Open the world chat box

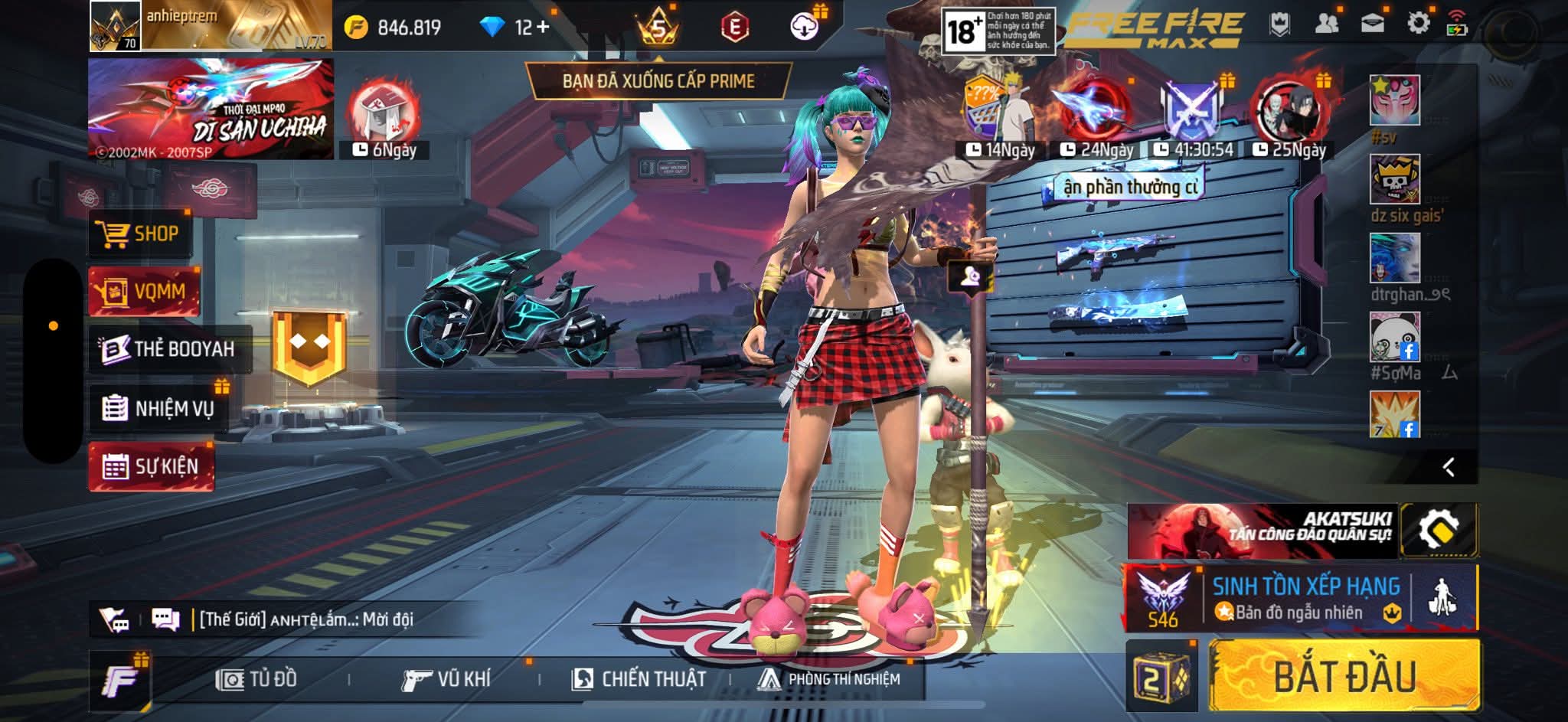pyautogui.click(x=306, y=619)
